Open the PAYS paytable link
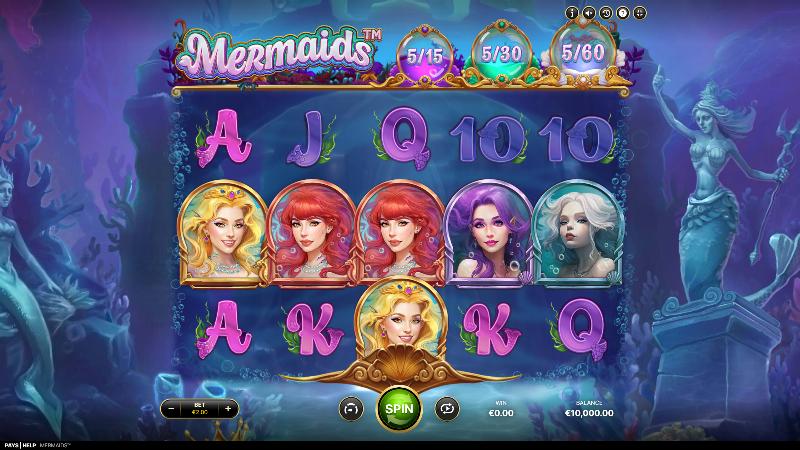800x450 pixels. pos(11,445)
